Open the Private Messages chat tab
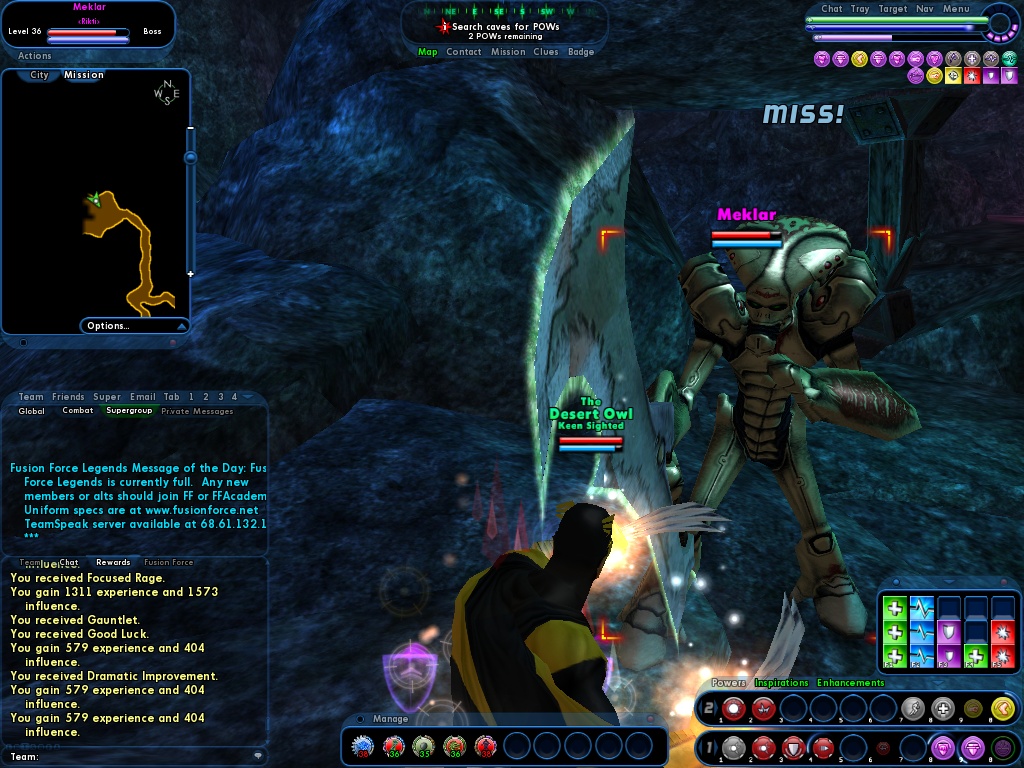Screen dimensions: 1024x768 click(197, 411)
